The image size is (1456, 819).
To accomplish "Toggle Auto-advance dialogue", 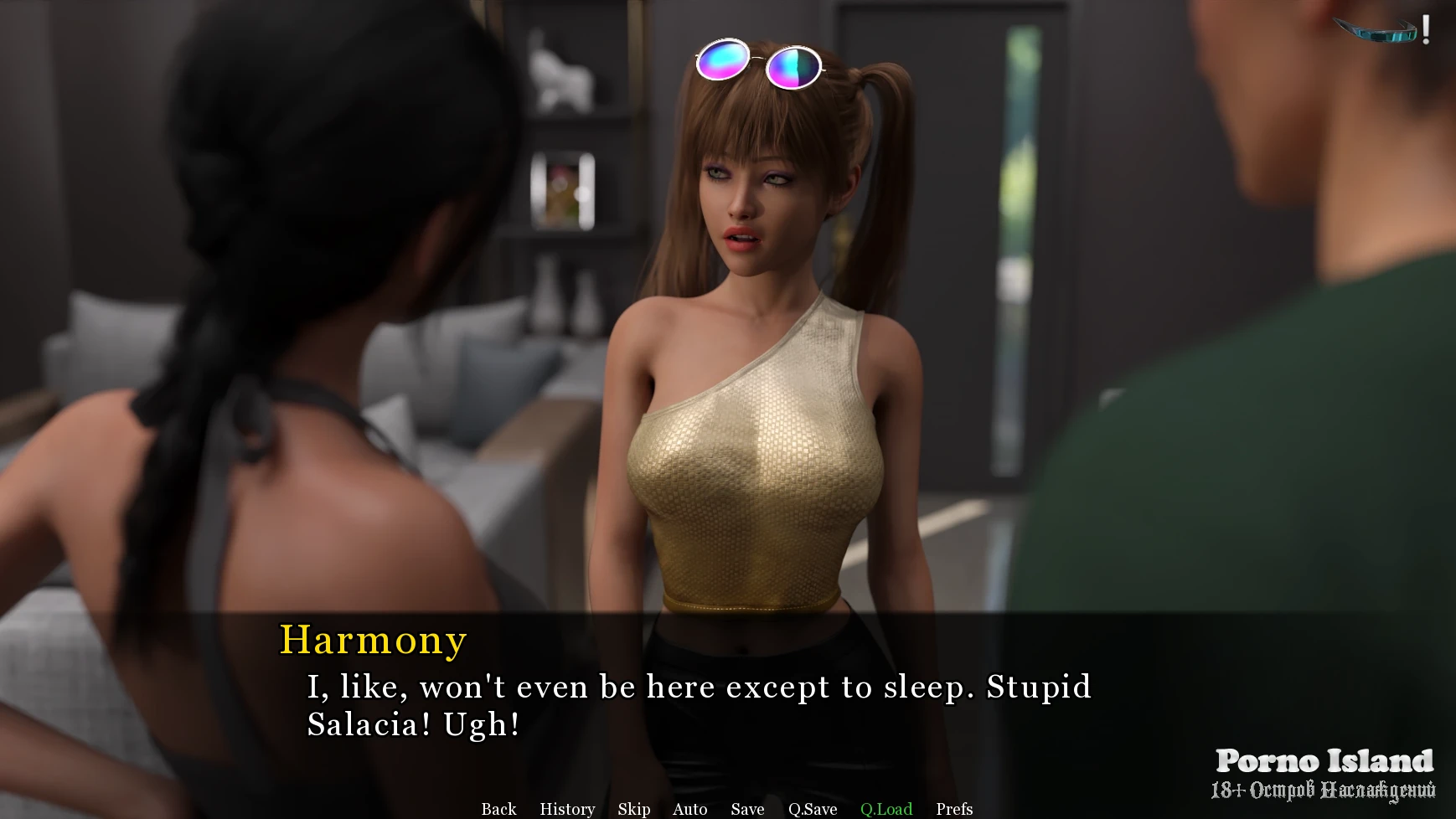I will point(689,809).
